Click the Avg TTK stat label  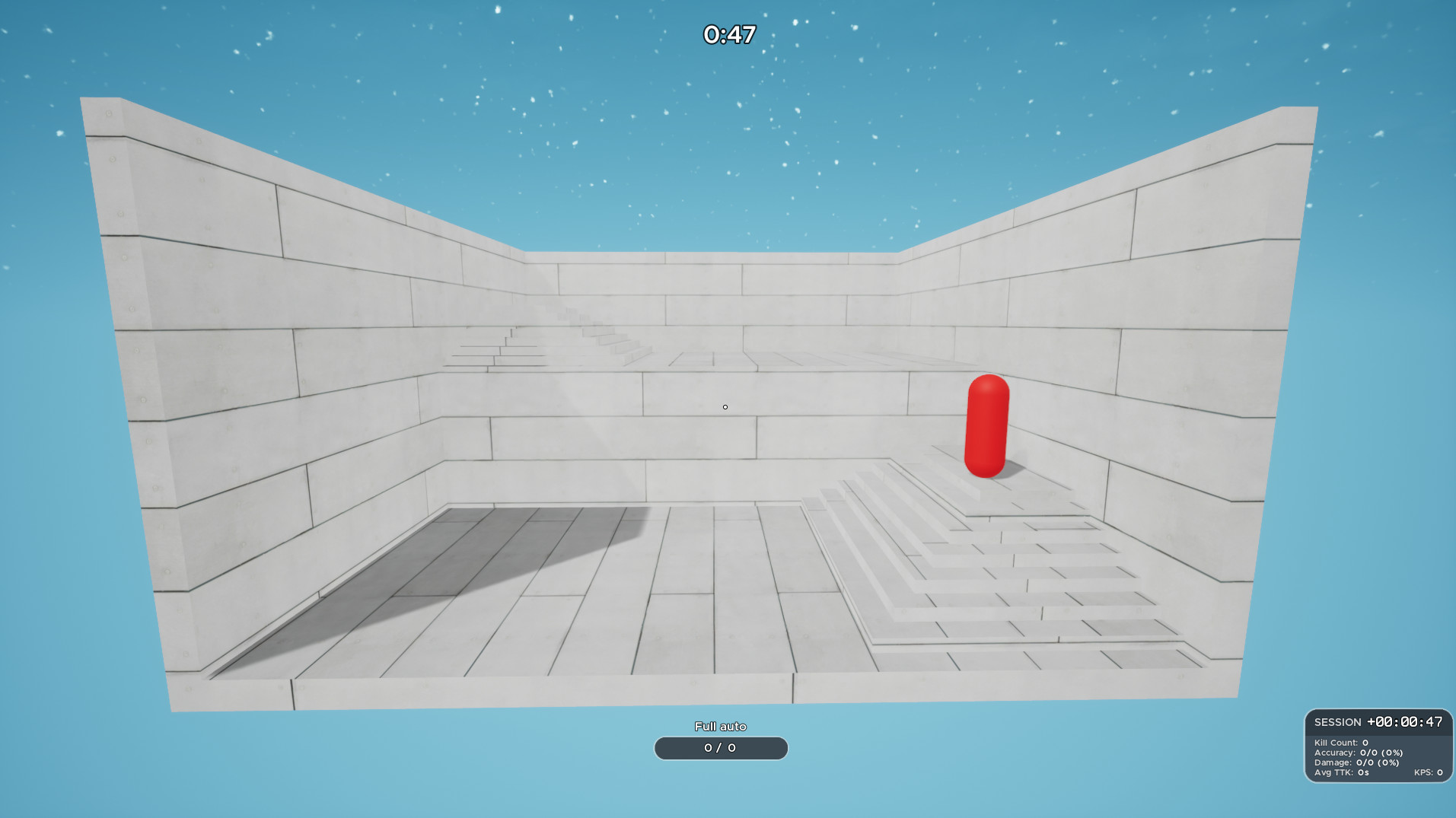point(1333,771)
